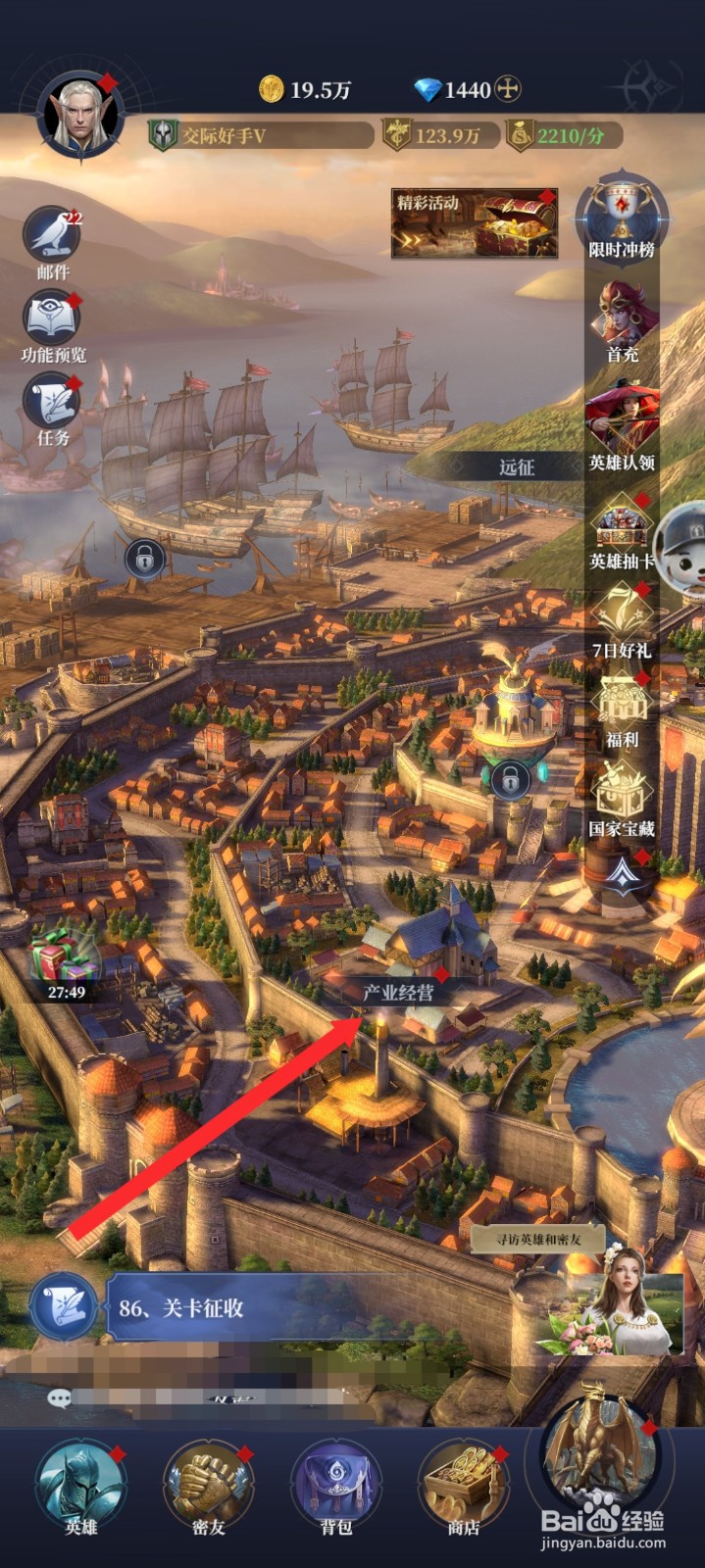Image resolution: width=705 pixels, height=1568 pixels.
Task: Open the 福利 welfare chest
Action: (x=622, y=708)
